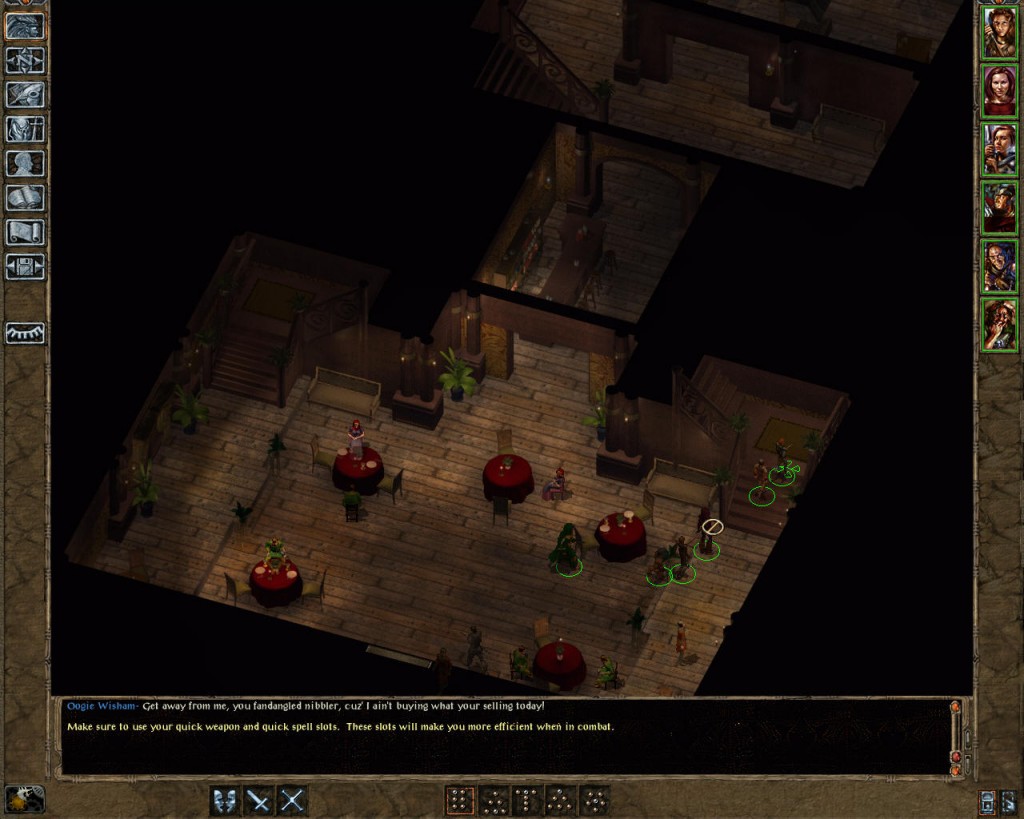Click the dialogue log scrollbar

(955, 737)
